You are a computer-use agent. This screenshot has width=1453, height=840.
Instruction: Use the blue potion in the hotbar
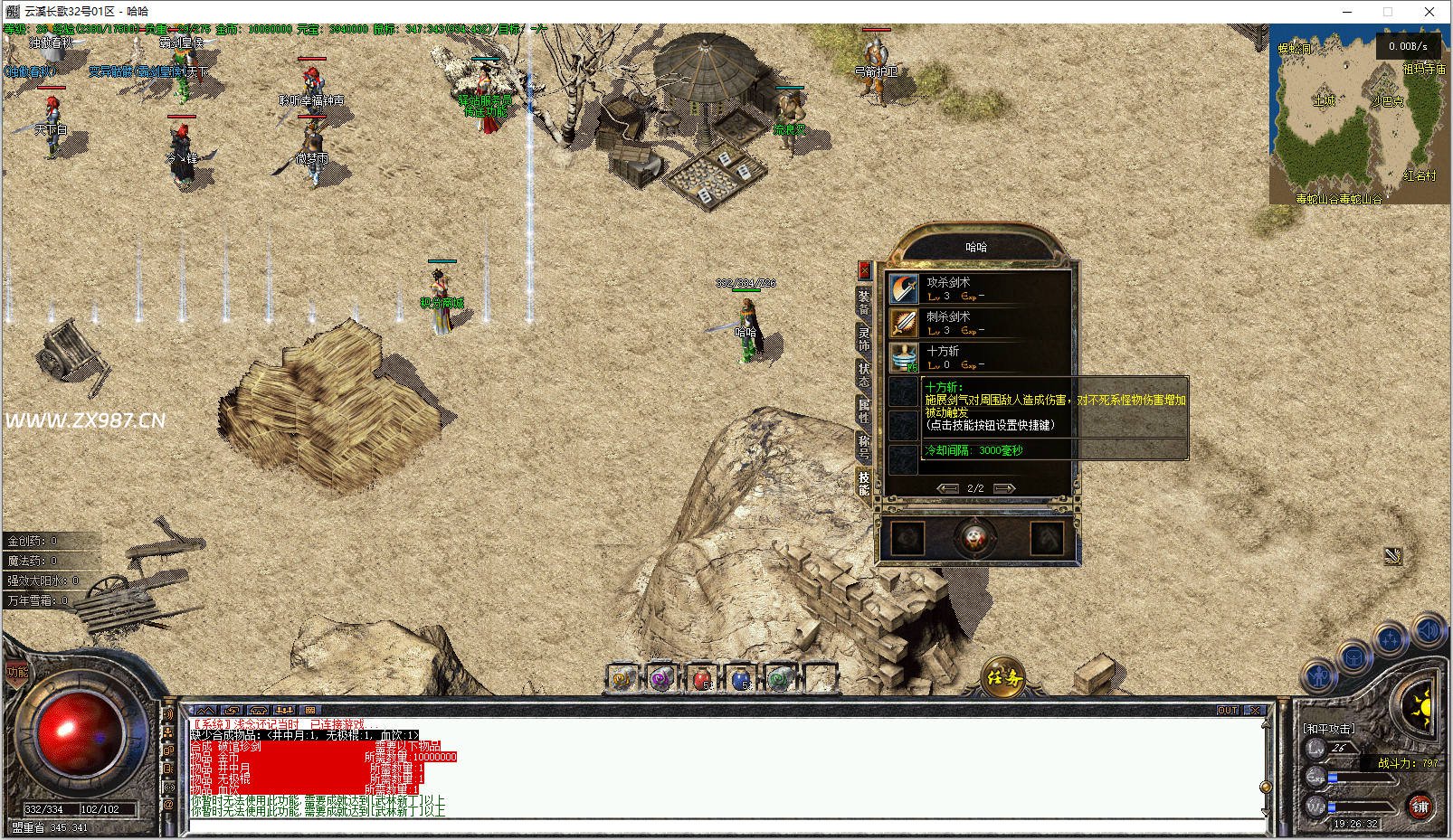[x=740, y=678]
